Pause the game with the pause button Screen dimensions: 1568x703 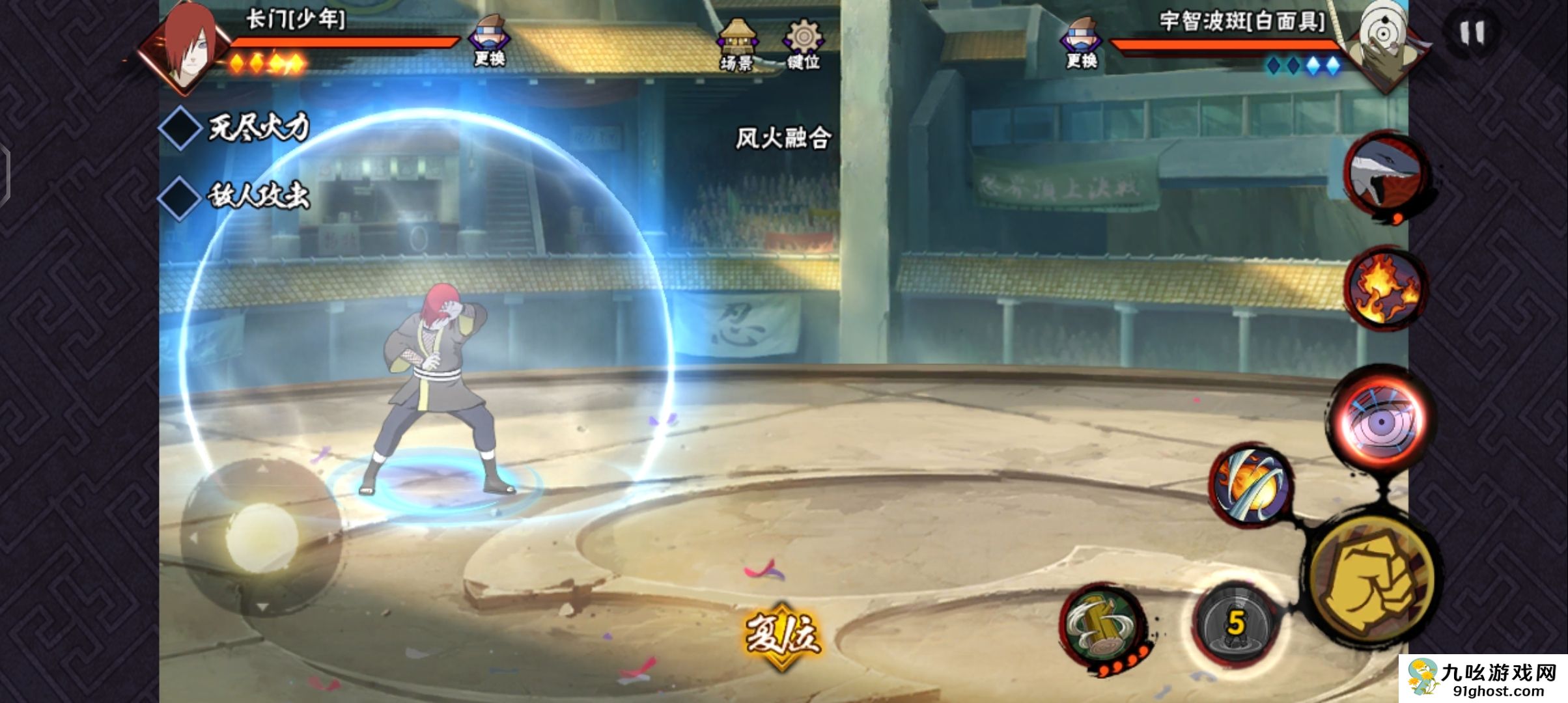1471,33
